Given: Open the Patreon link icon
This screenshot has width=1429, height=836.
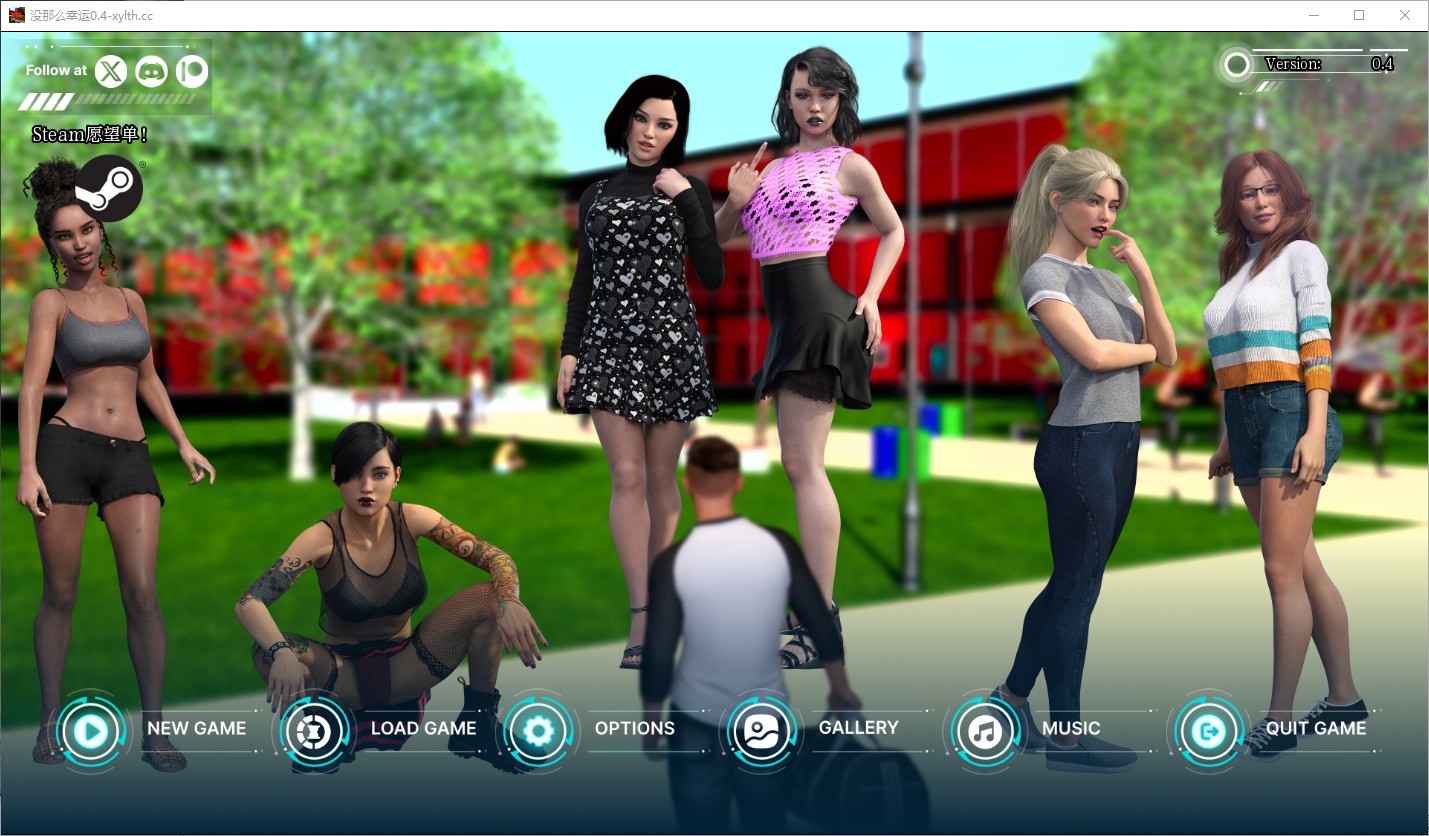Looking at the screenshot, I should pyautogui.click(x=191, y=71).
